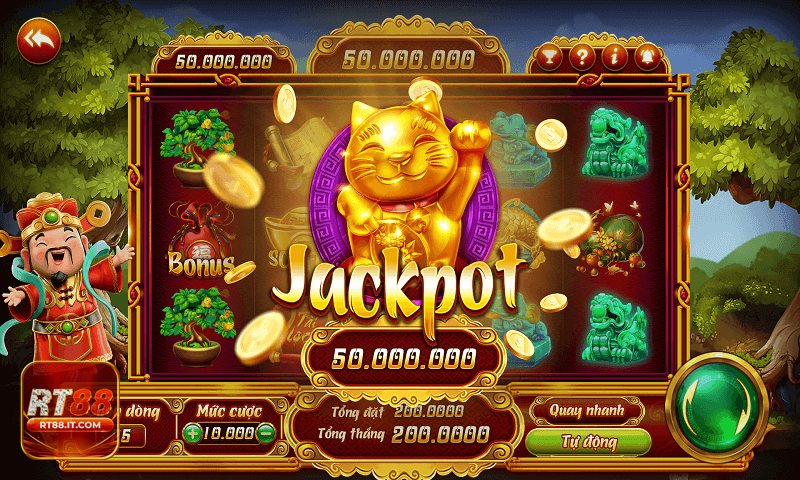This screenshot has height=480, width=800.
Task: Enable Tự động auto spin
Action: pos(587,441)
